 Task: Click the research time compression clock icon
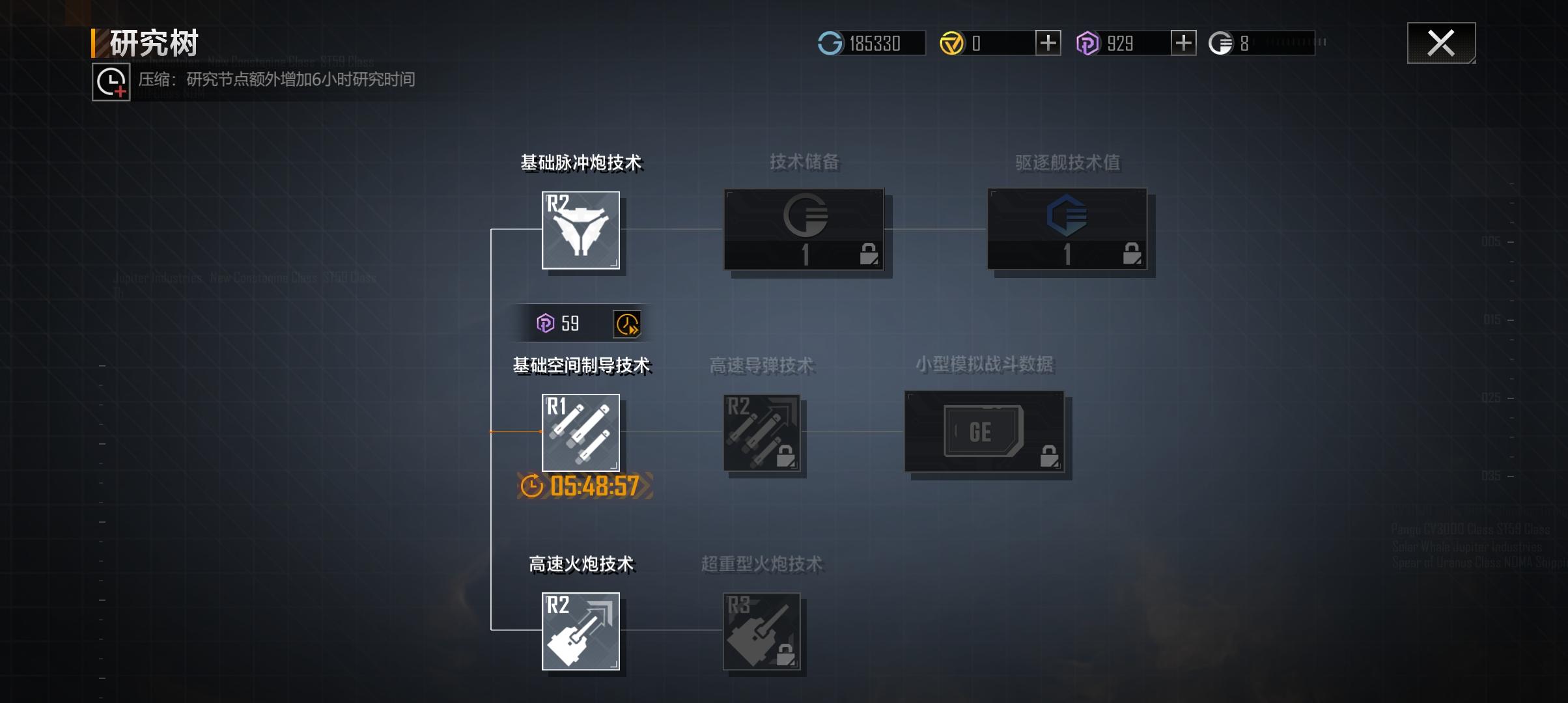point(109,81)
